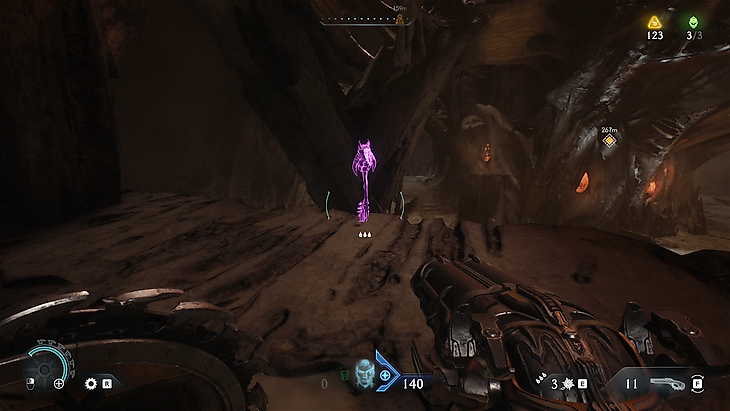Activate the grenade equipment icon
The height and width of the screenshot is (411, 730).
[x=563, y=383]
